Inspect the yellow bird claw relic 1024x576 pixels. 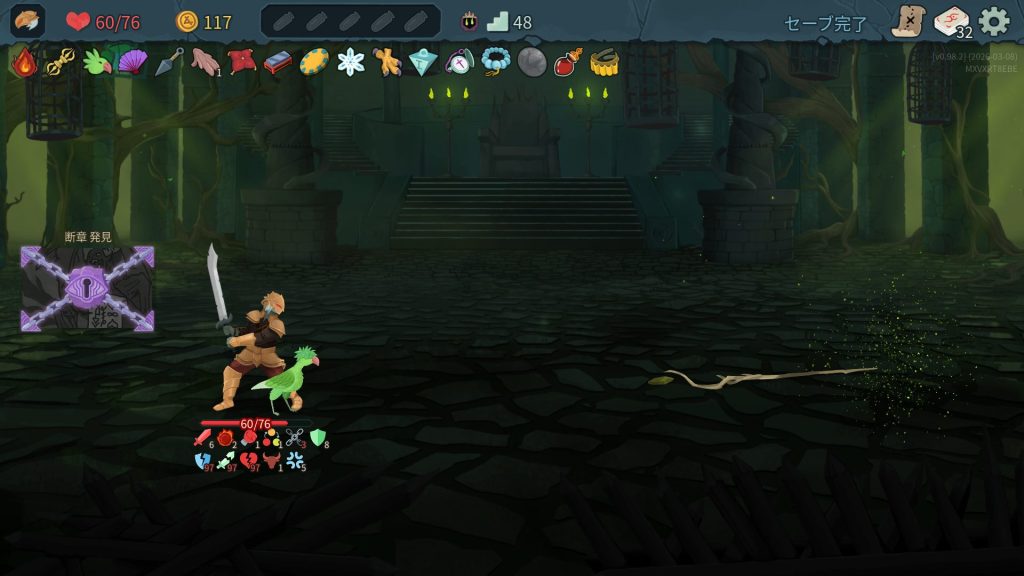(387, 62)
